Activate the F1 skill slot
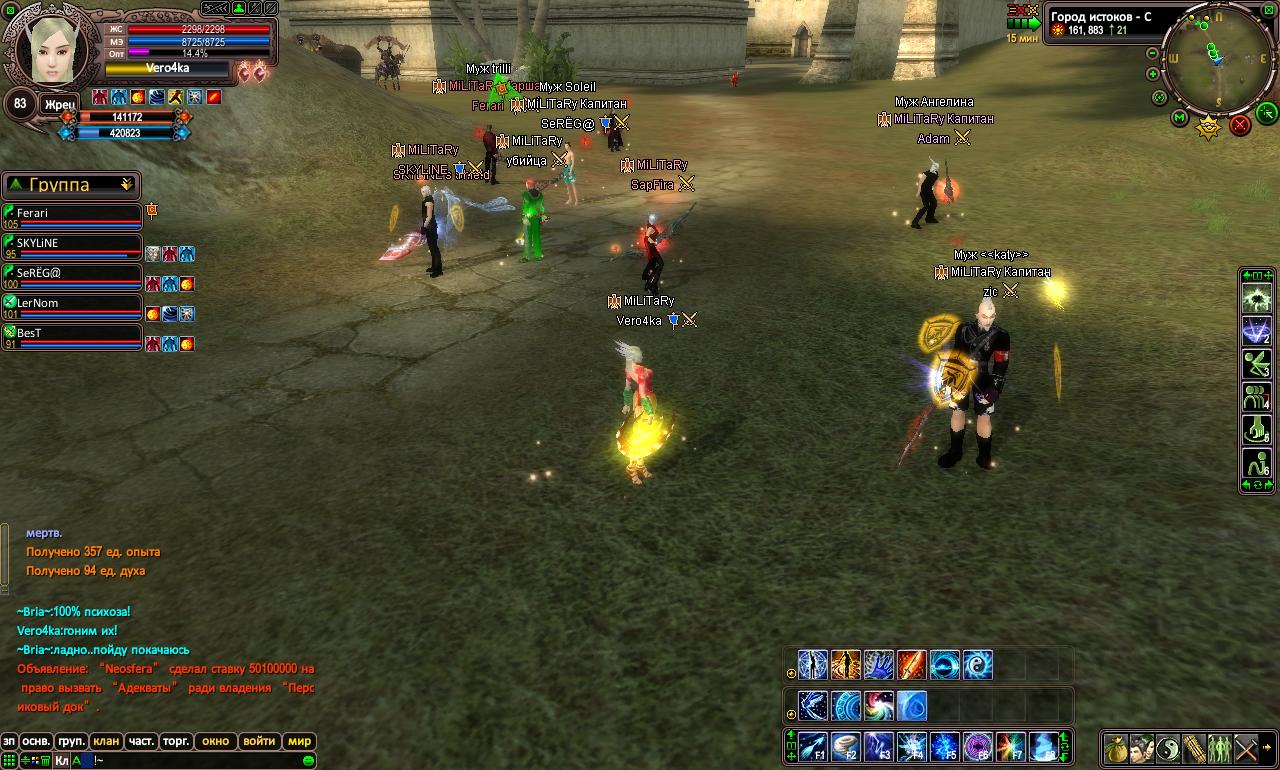1280x770 pixels. (812, 746)
